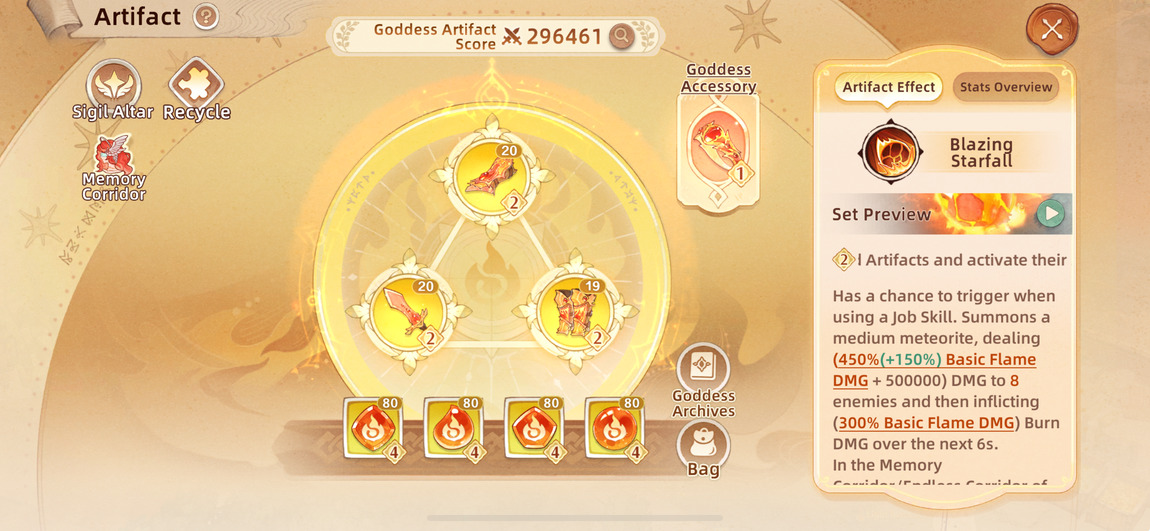This screenshot has height=531, width=1150.
Task: Inspect the Goddess Artifact Score magnifier
Action: (622, 37)
